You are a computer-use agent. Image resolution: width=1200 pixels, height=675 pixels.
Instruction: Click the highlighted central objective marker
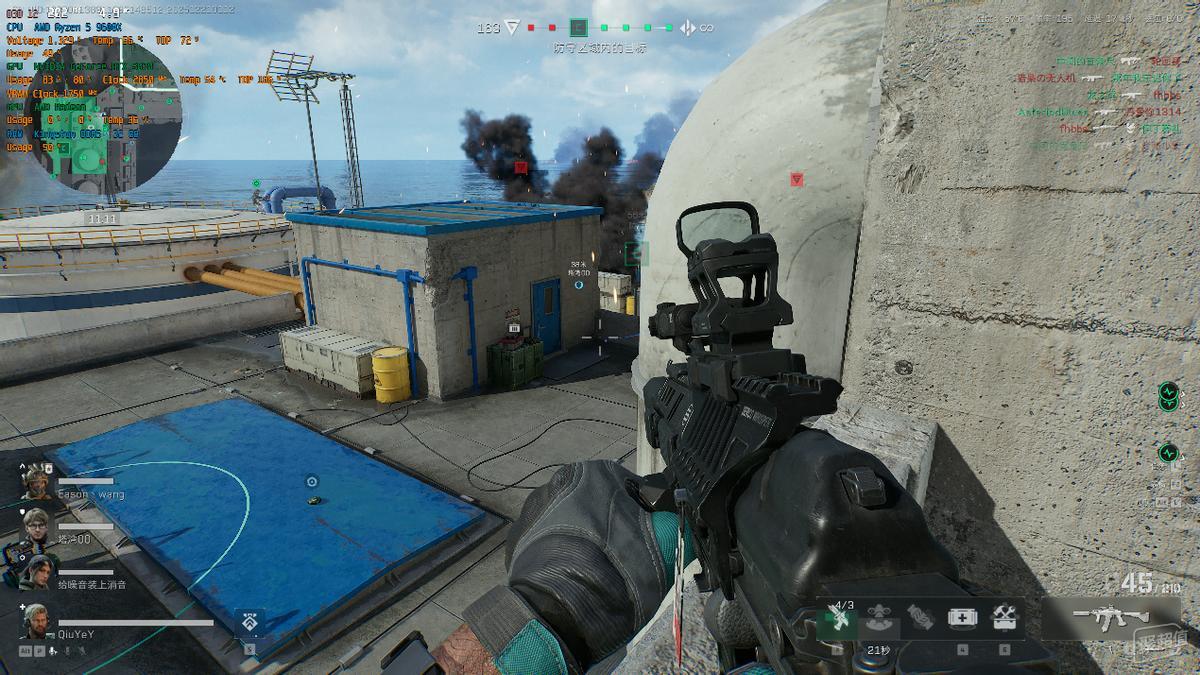tap(578, 28)
